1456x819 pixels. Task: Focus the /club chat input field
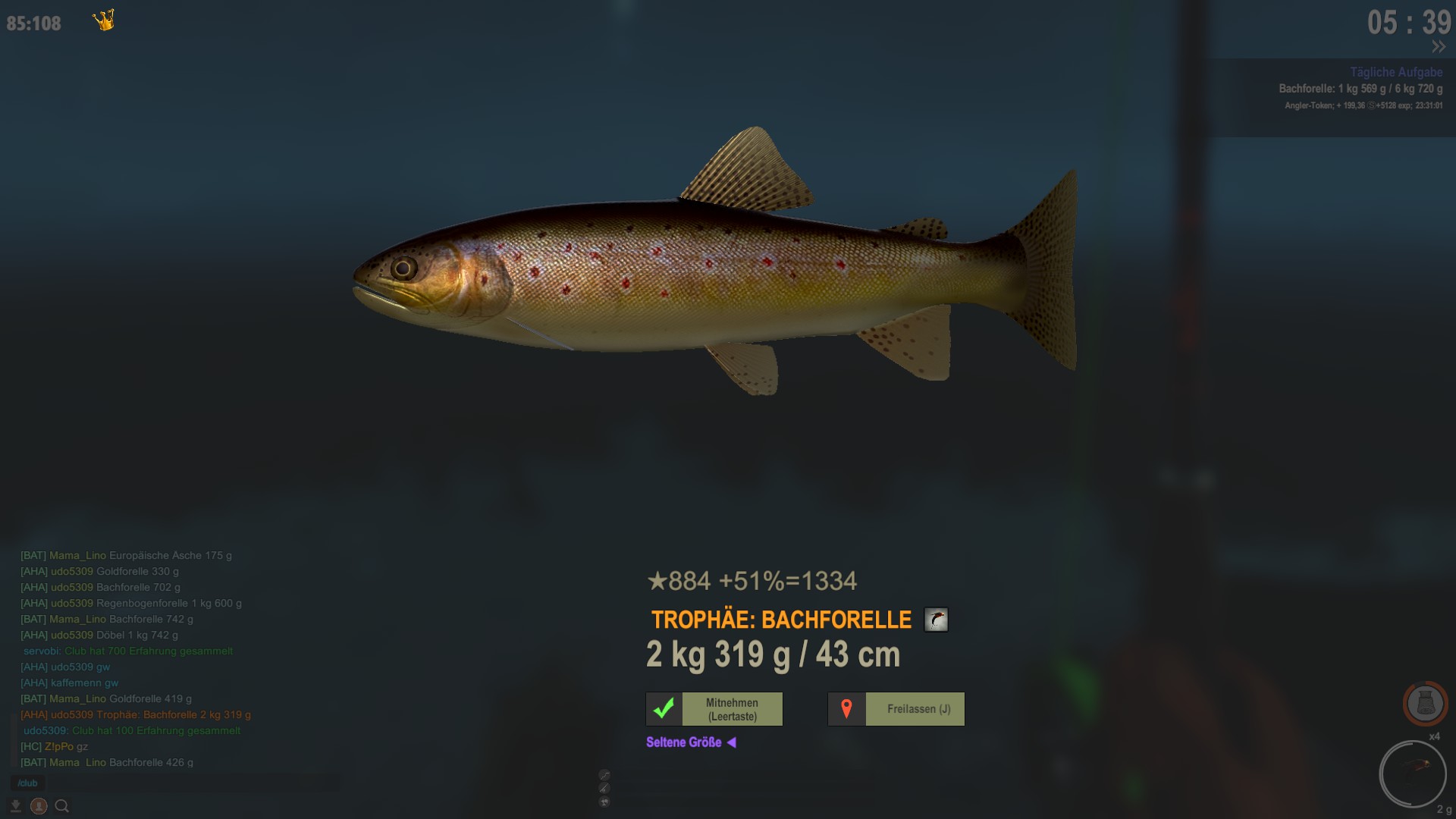174,783
